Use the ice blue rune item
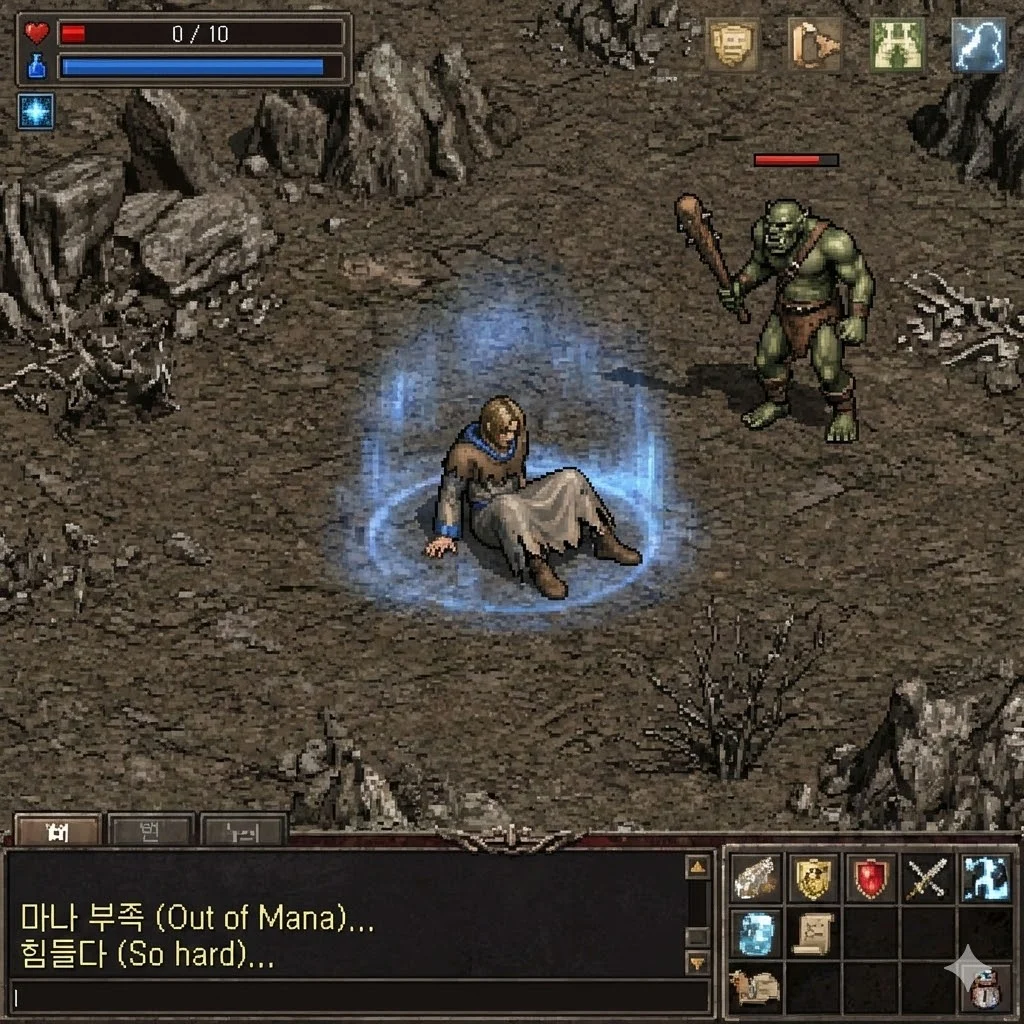This screenshot has height=1024, width=1024. pyautogui.click(x=986, y=878)
